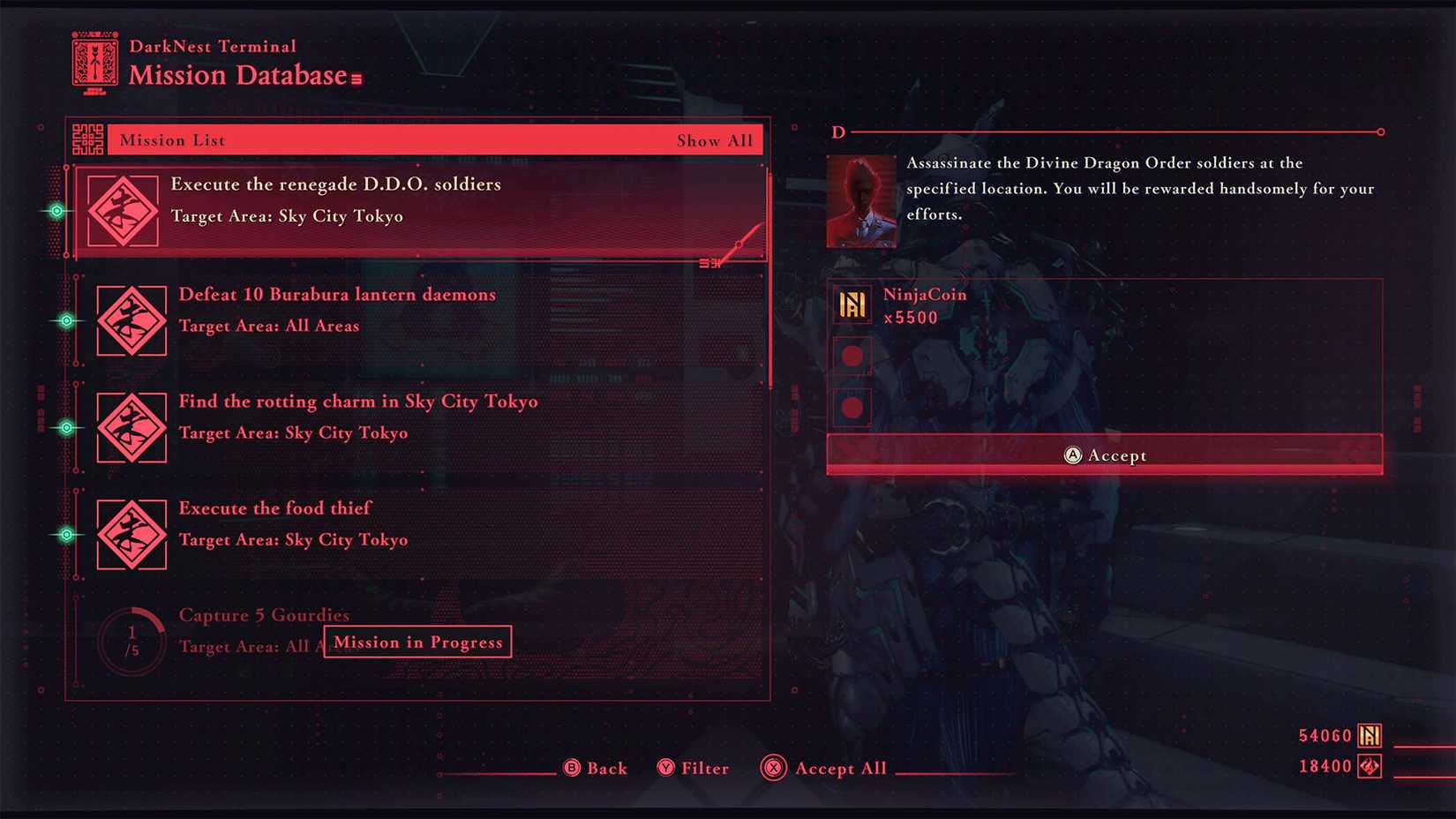This screenshot has height=819, width=1456.
Task: Open the Show All filter
Action: point(716,139)
